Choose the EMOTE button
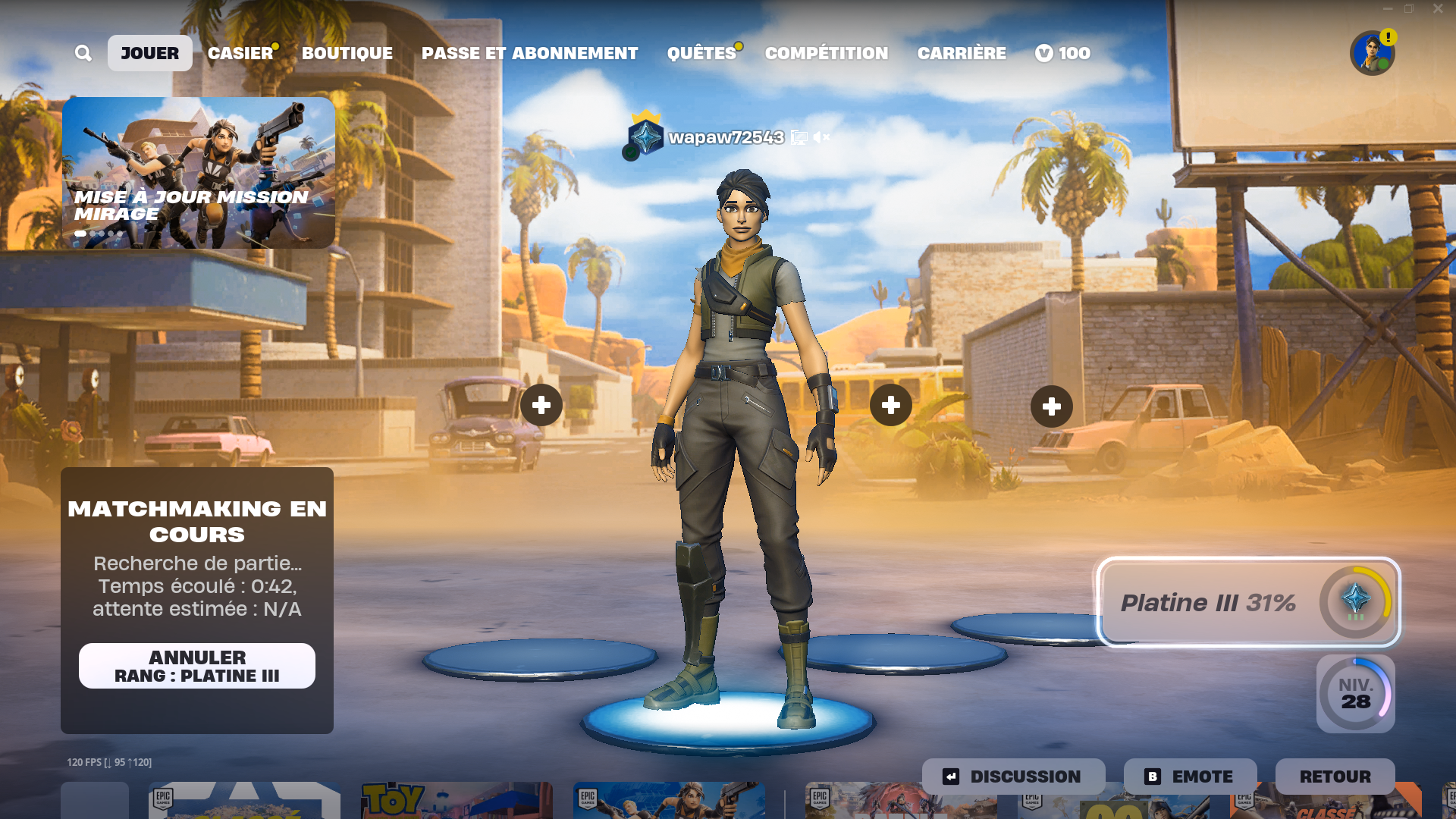The width and height of the screenshot is (1456, 819). point(1190,777)
